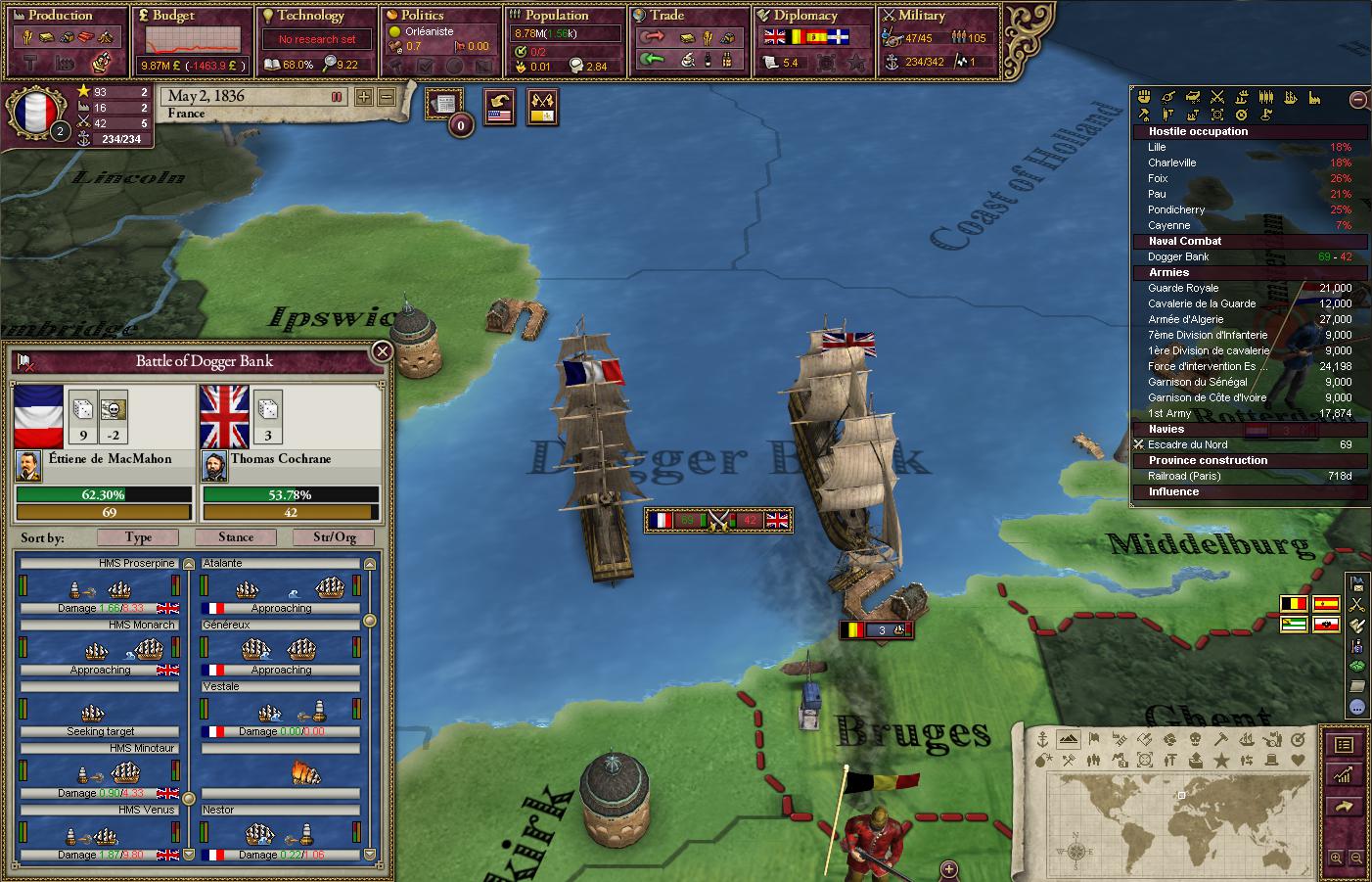Sort the battle fleets by Type
The width and height of the screenshot is (1372, 882).
137,537
